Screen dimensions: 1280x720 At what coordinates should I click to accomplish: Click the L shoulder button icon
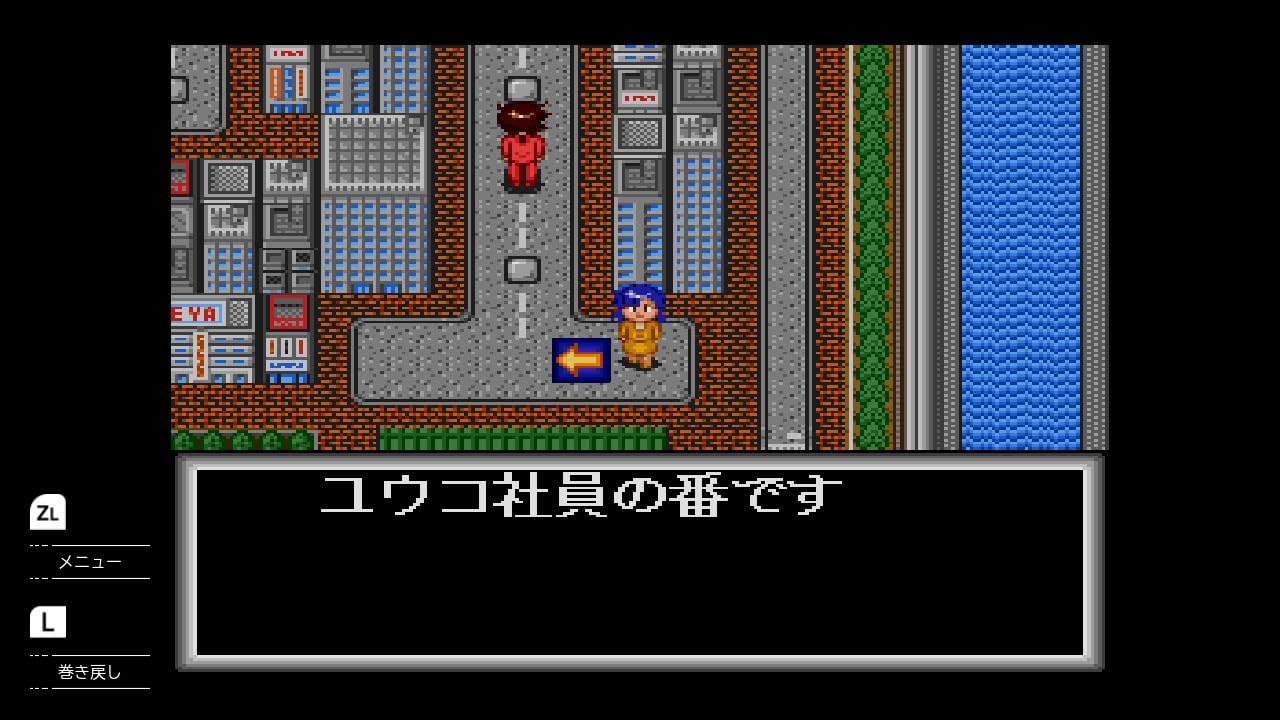pos(48,622)
